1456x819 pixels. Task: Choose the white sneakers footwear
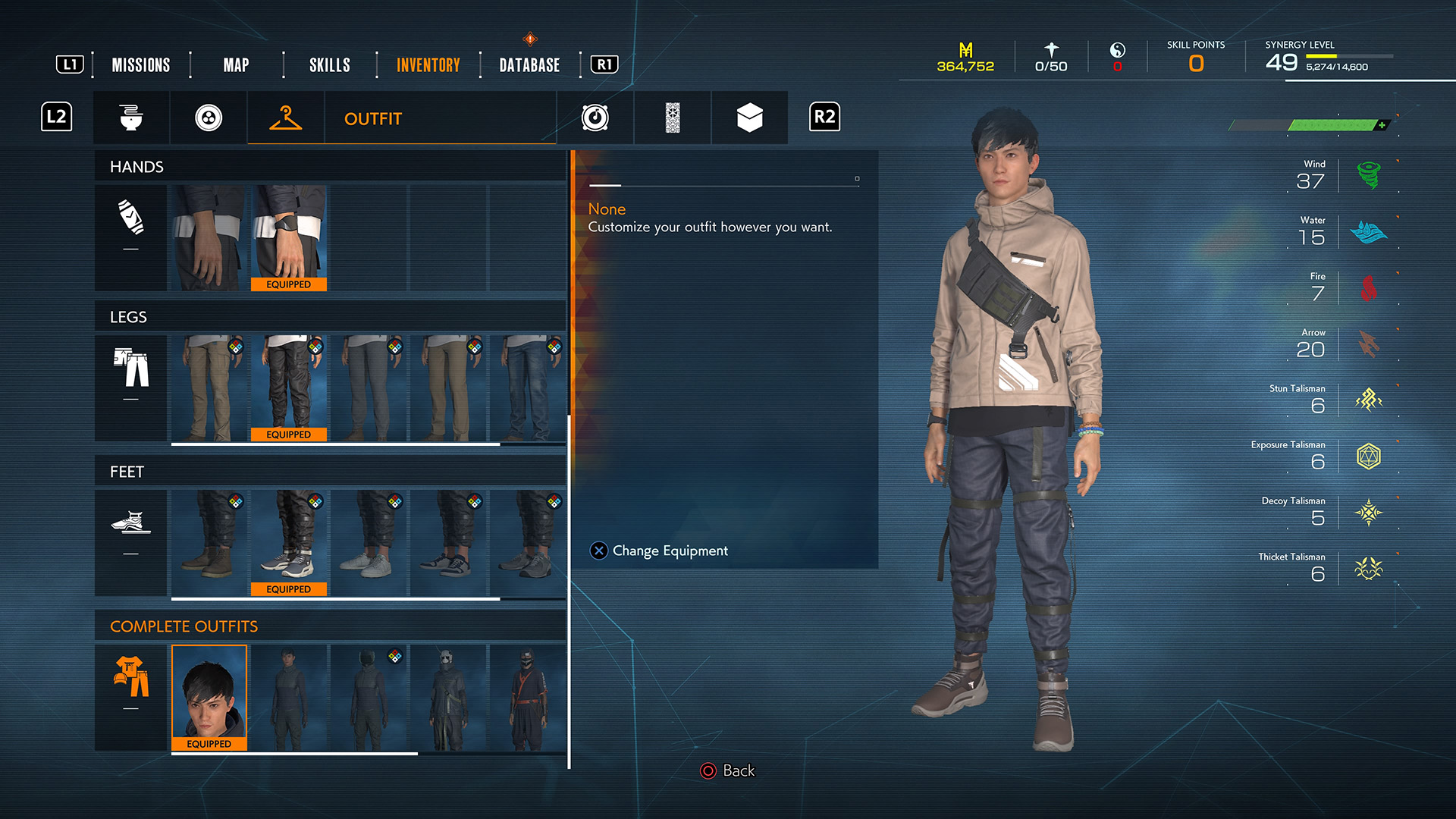pyautogui.click(x=369, y=542)
